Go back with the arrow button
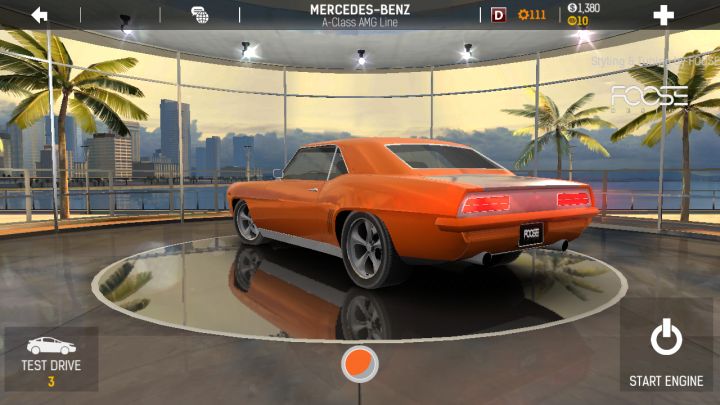The width and height of the screenshot is (720, 405). pyautogui.click(x=40, y=15)
